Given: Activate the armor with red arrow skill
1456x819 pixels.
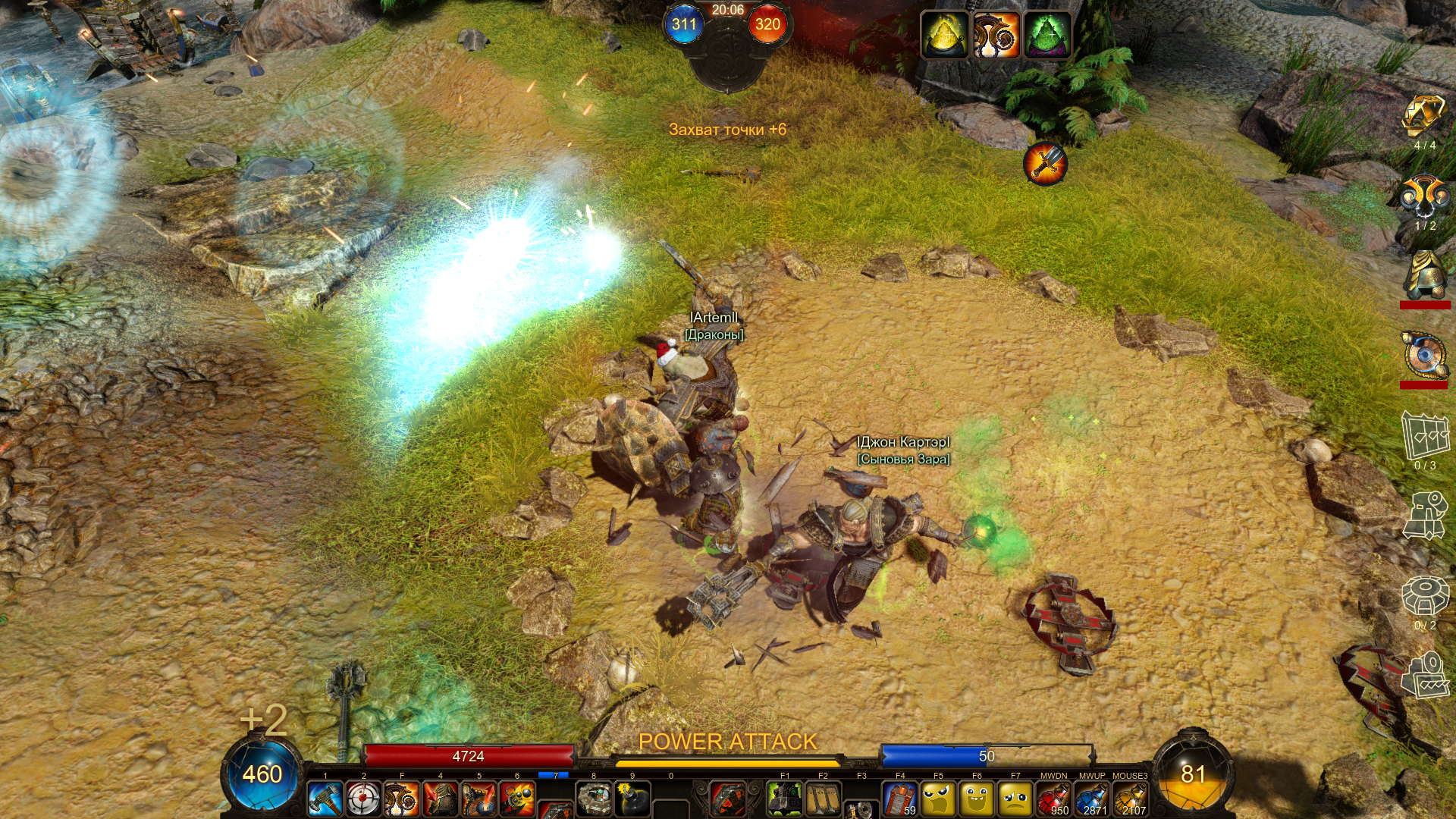Looking at the screenshot, I should click(441, 799).
